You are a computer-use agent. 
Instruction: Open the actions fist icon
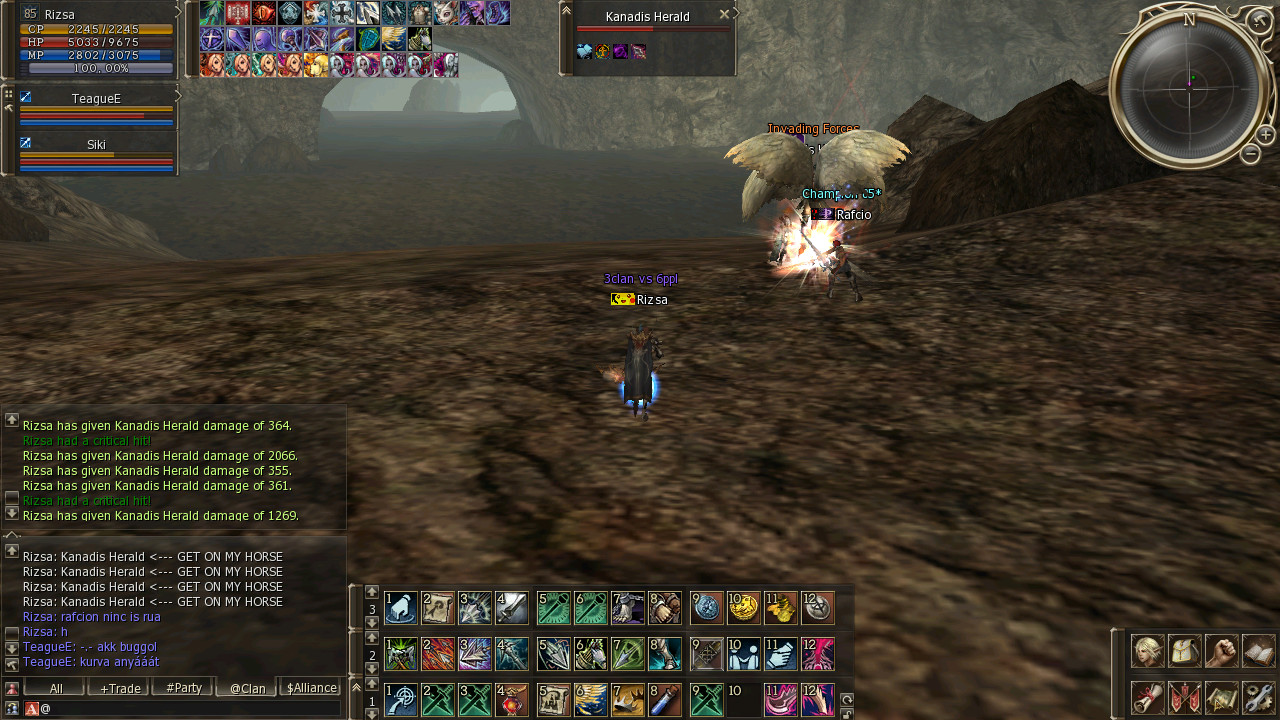[x=1222, y=651]
